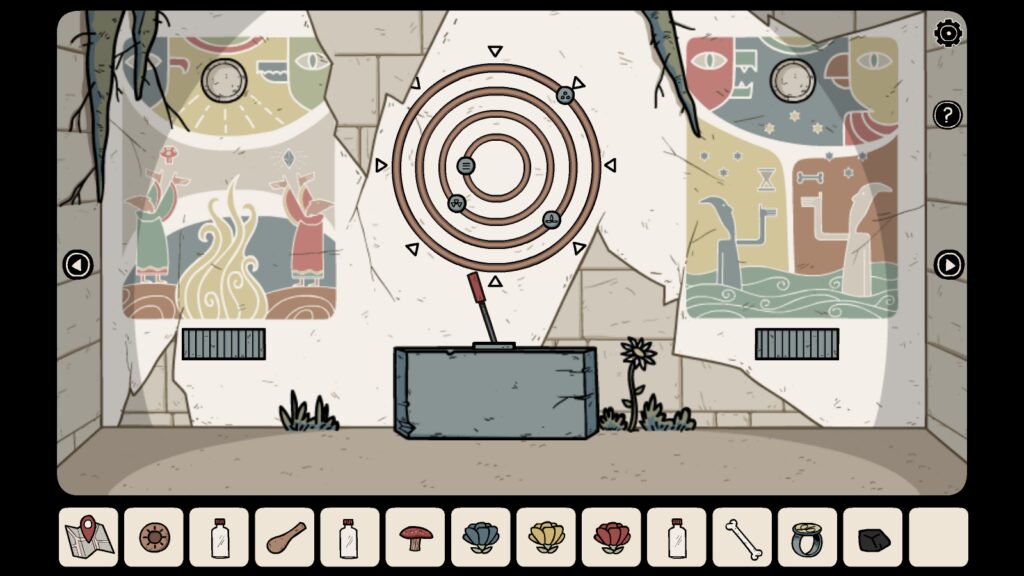The width and height of the screenshot is (1024, 576).
Task: Select the wooden spoon item
Action: pos(284,537)
